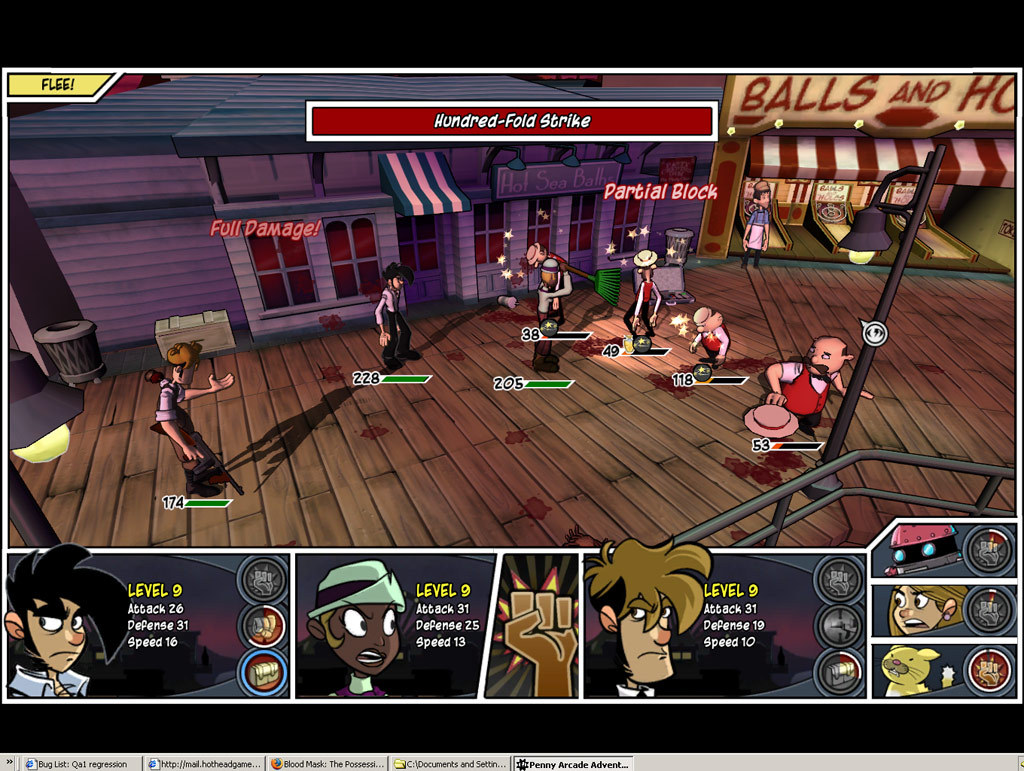Select the black-haired character's gray fist attack
Screen dimensions: 1024x771
coord(263,580)
